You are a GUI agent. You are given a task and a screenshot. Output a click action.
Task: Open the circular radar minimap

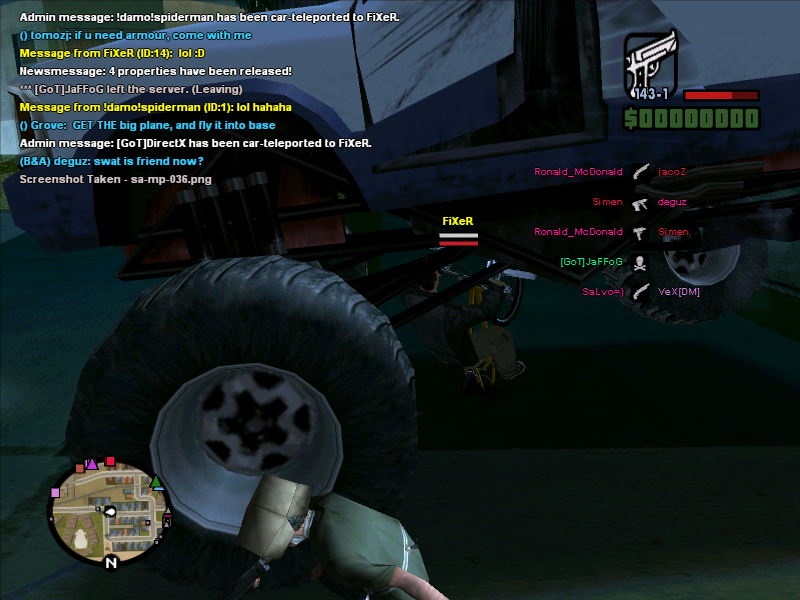click(x=111, y=511)
